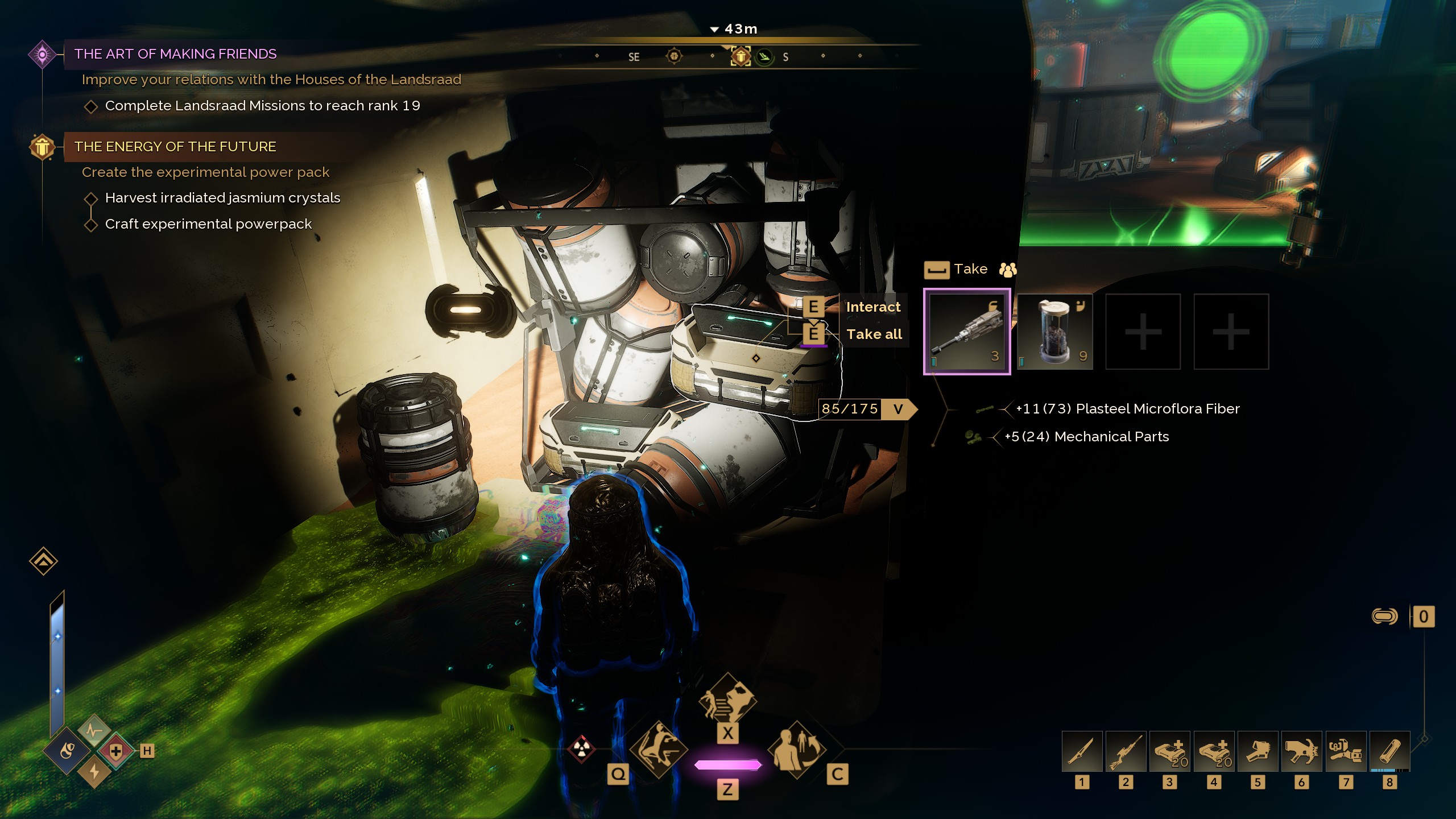The width and height of the screenshot is (1456, 819).
Task: Open The Energy of the Future quest
Action: [175, 147]
